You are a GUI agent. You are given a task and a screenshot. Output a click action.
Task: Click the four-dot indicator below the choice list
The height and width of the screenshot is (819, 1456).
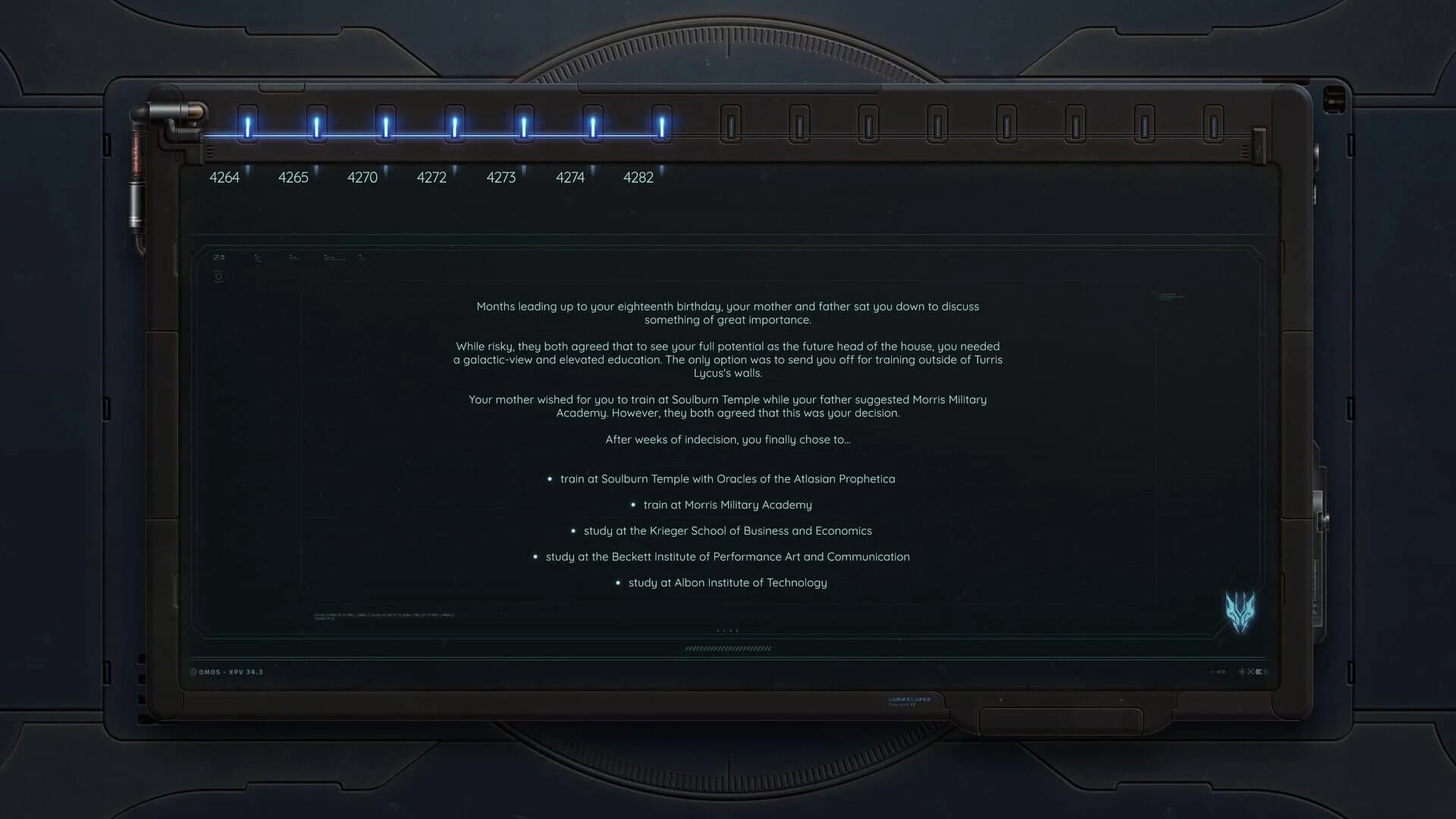click(x=726, y=629)
